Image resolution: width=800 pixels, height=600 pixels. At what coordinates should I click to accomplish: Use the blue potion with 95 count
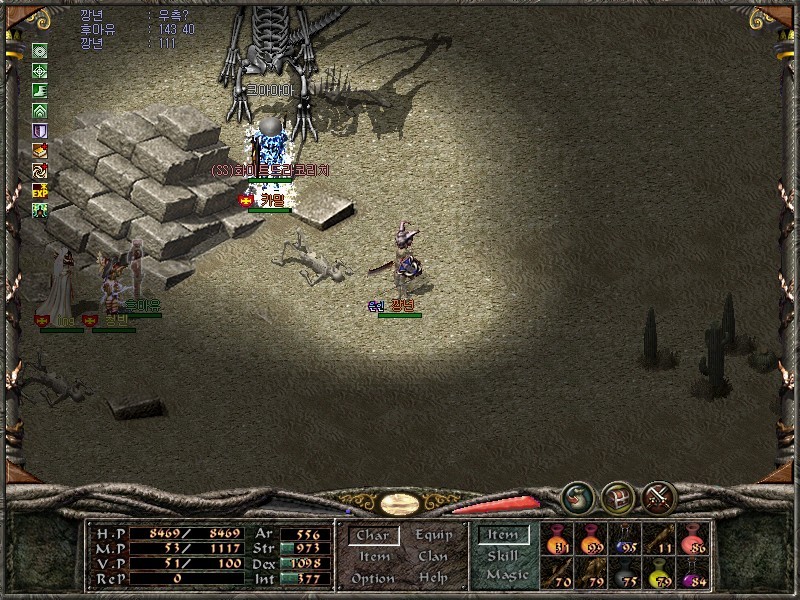click(625, 540)
